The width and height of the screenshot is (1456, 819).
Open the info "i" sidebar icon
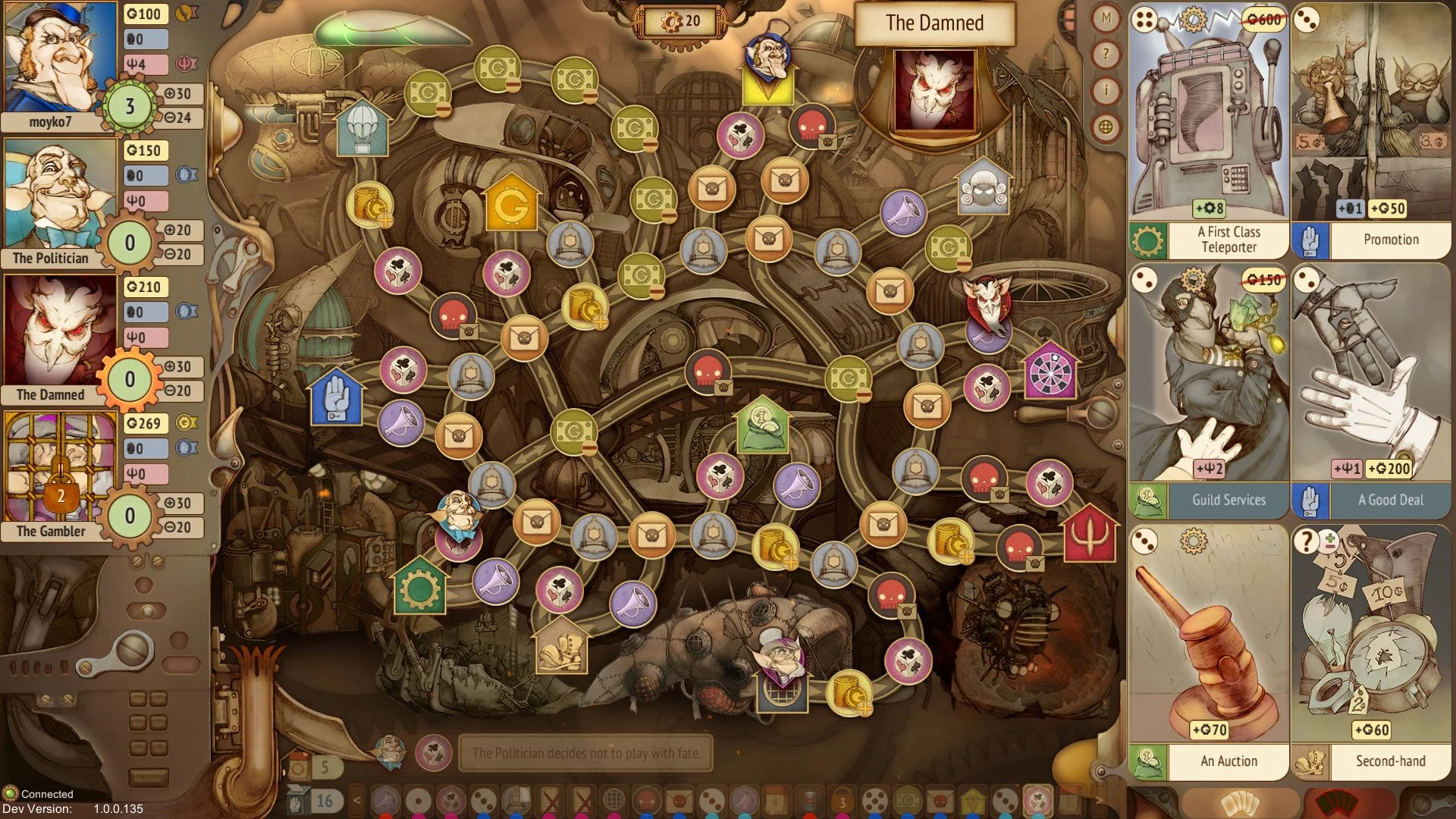(x=1105, y=90)
